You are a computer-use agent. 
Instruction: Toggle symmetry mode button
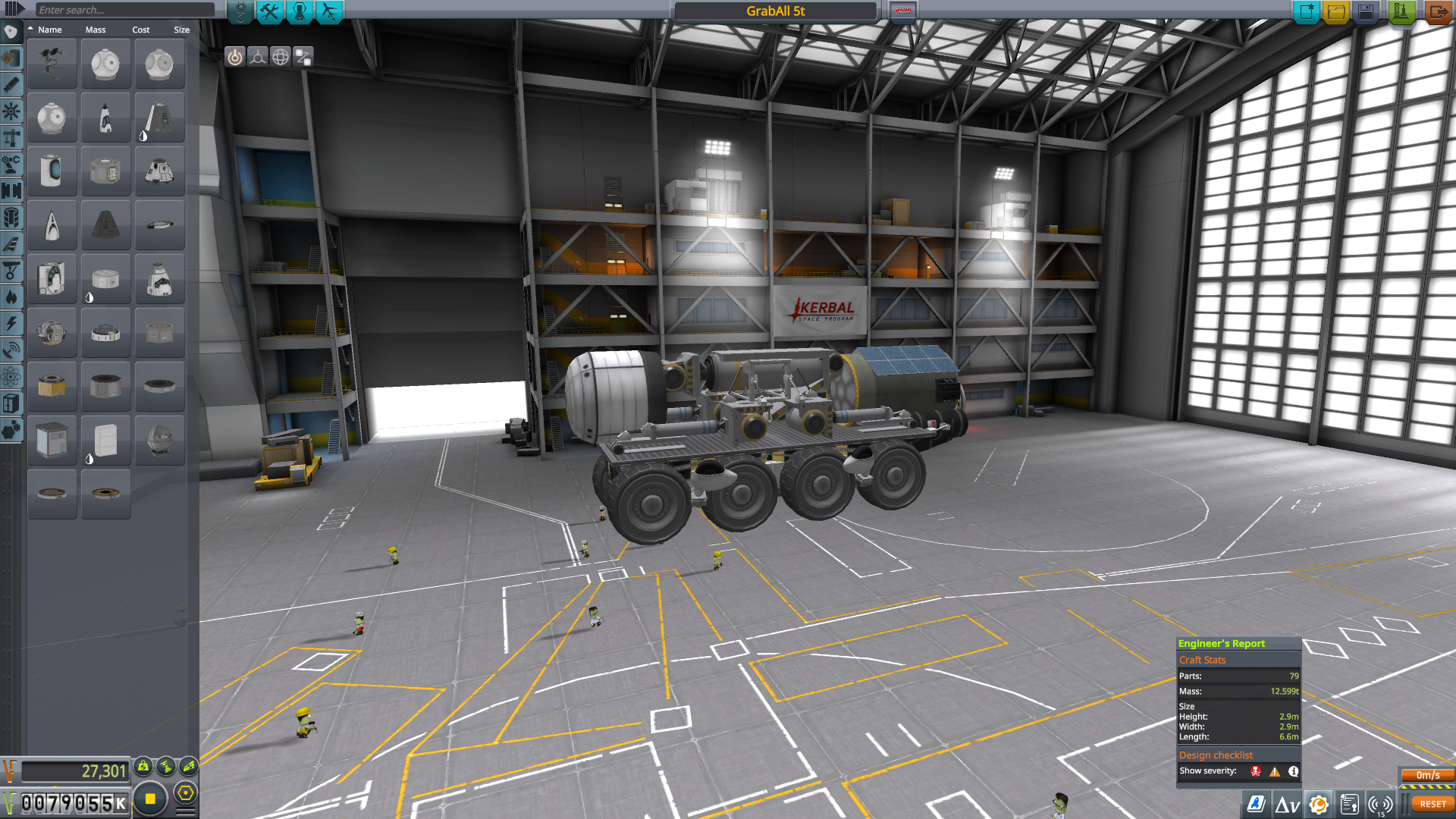[258, 57]
